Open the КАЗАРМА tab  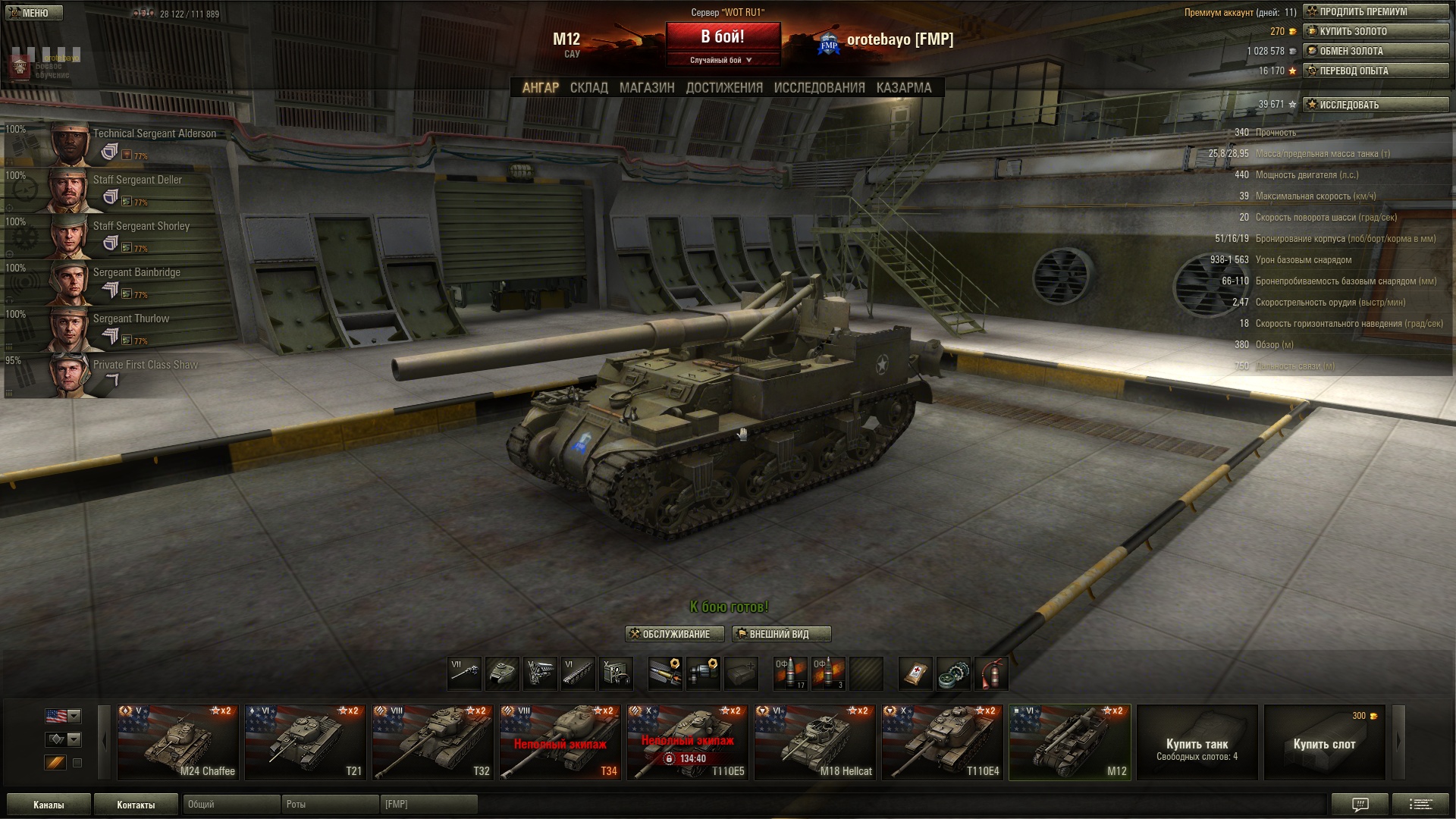[x=903, y=88]
